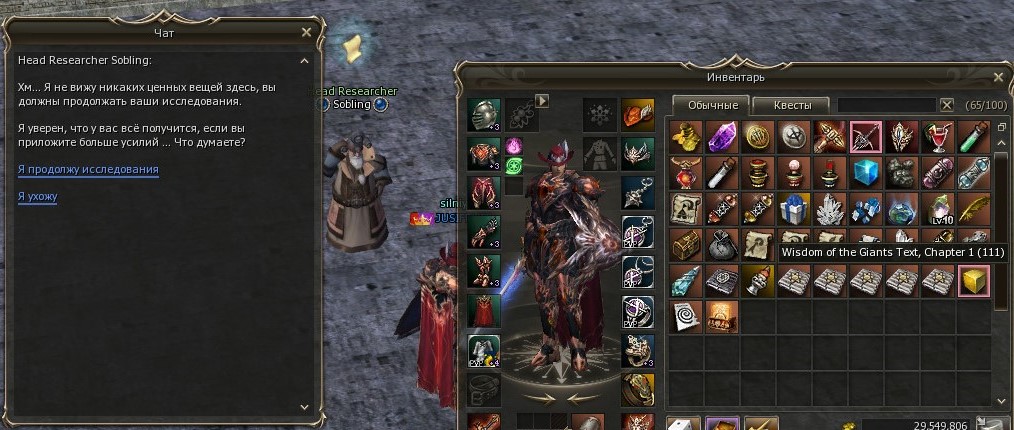The height and width of the screenshot is (430, 1014).
Task: Select the yellow cube item
Action: [971, 282]
